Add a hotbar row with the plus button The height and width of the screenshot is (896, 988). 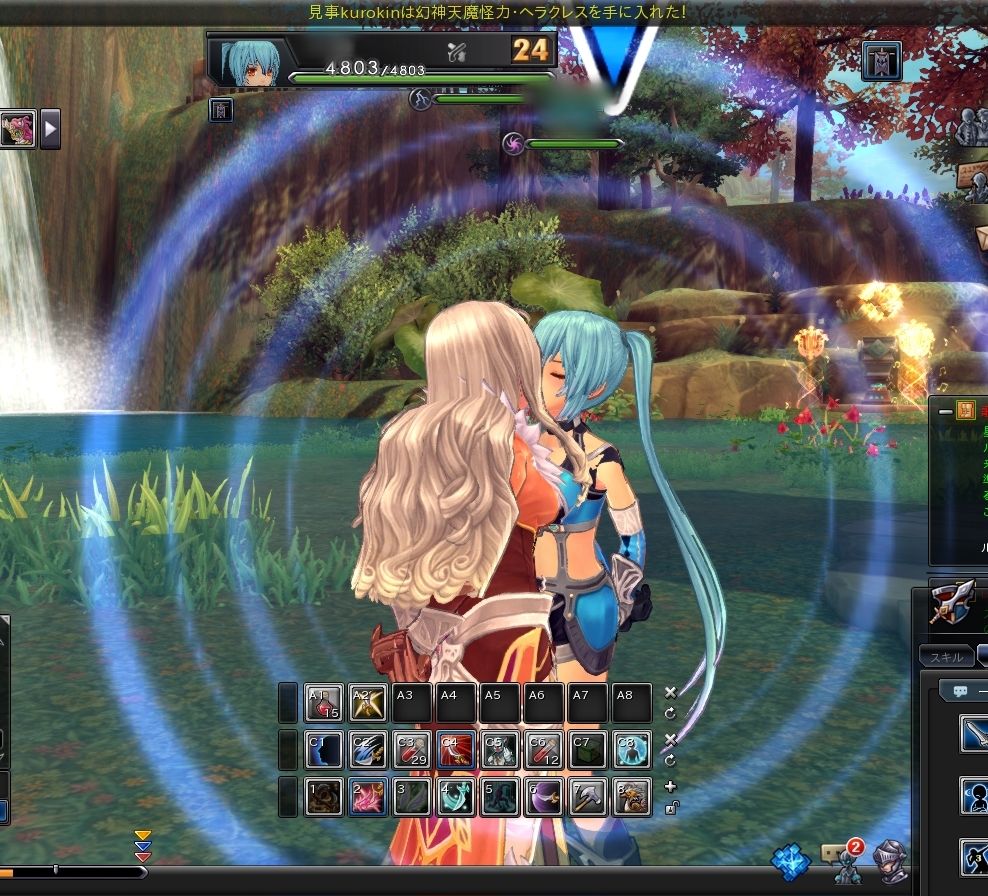670,787
